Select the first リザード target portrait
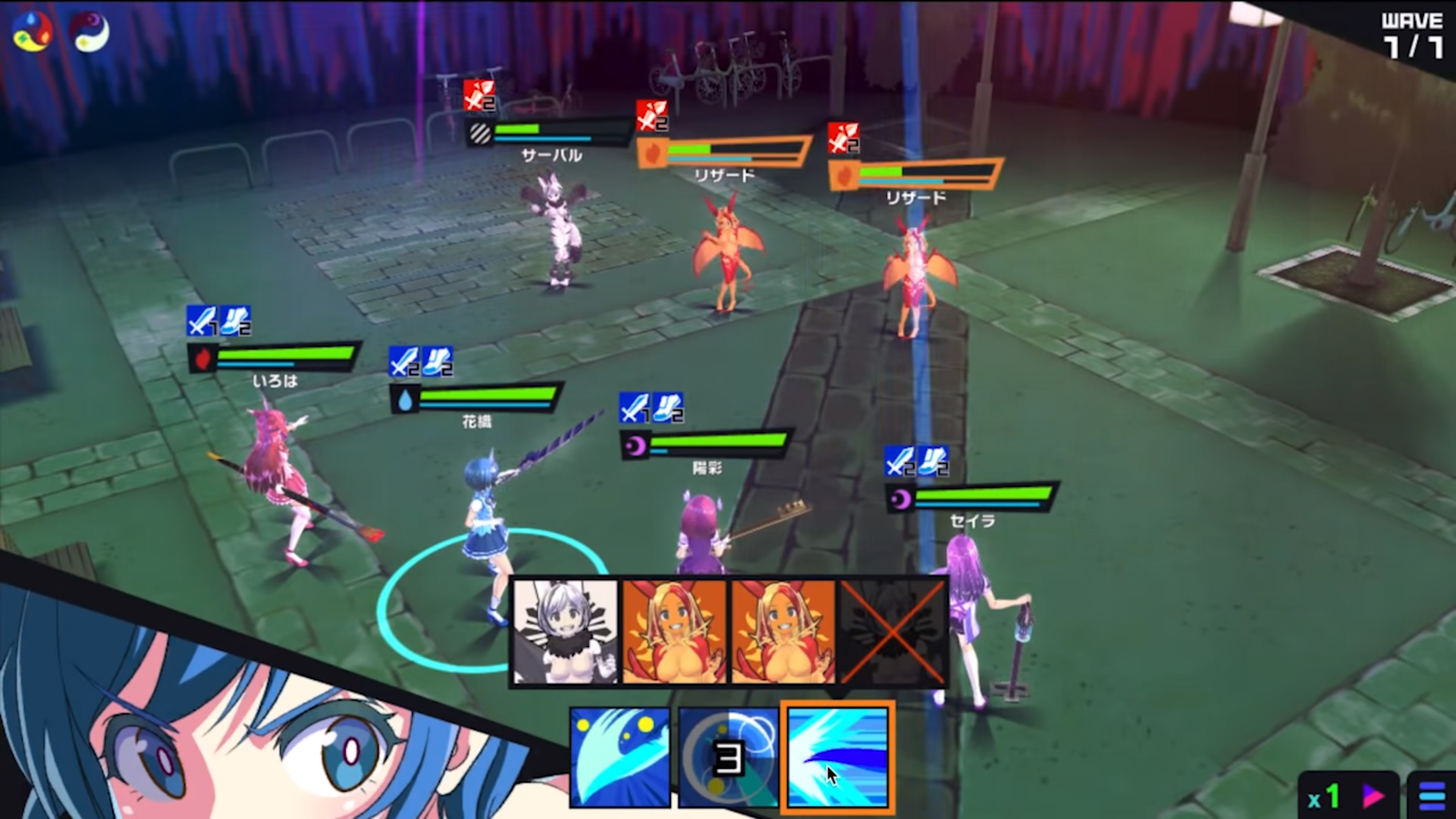This screenshot has height=819, width=1456. coord(674,632)
